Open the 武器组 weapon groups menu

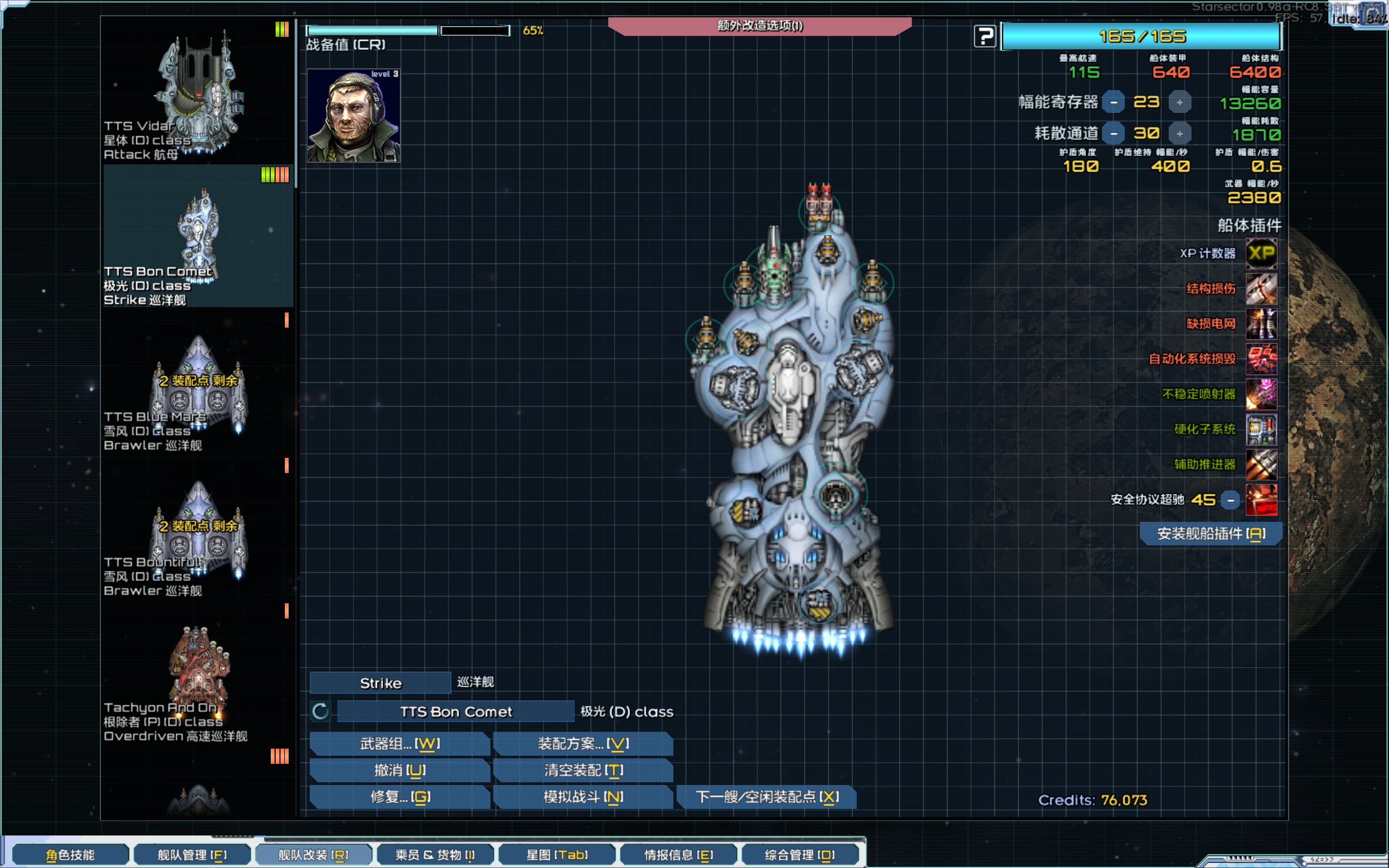click(399, 743)
